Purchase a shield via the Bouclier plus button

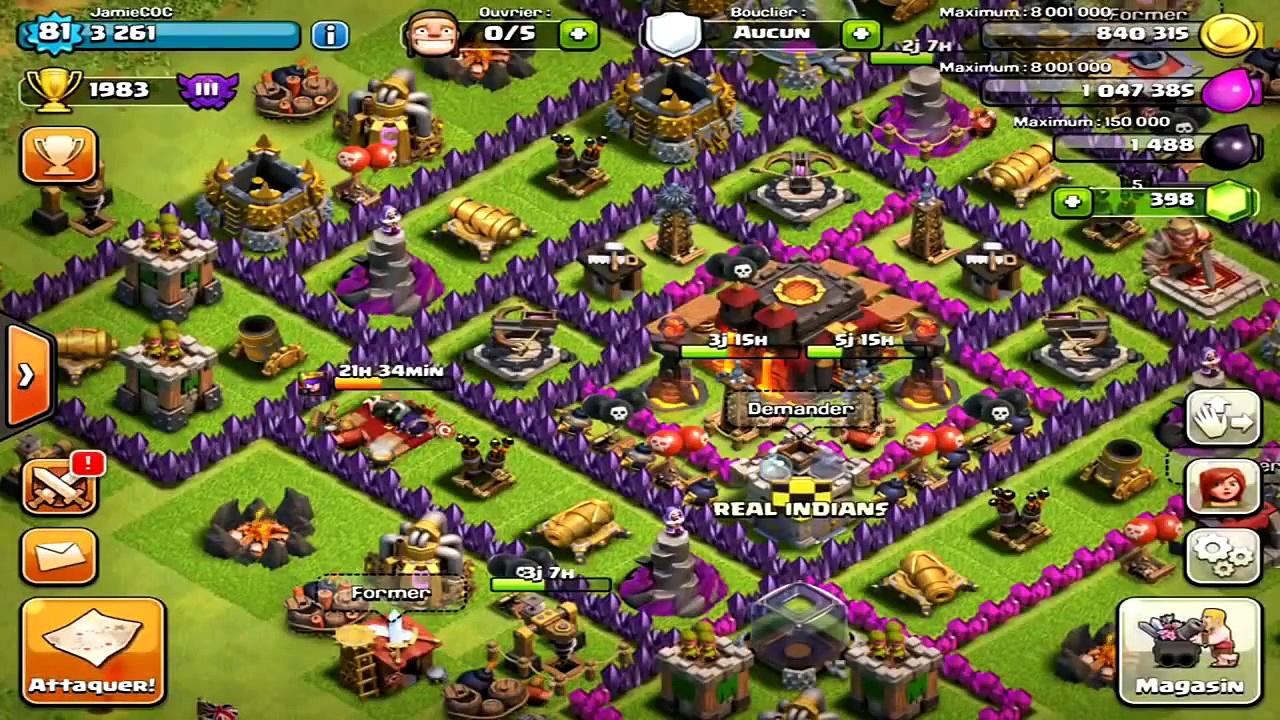coord(861,33)
